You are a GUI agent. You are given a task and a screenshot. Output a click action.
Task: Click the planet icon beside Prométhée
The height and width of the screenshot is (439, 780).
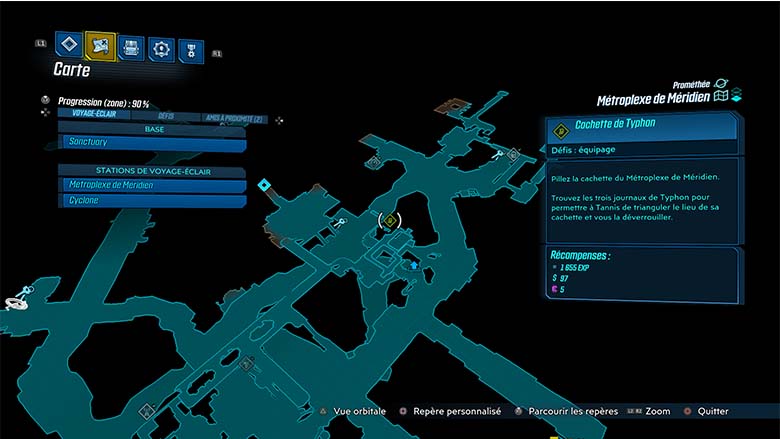click(721, 84)
